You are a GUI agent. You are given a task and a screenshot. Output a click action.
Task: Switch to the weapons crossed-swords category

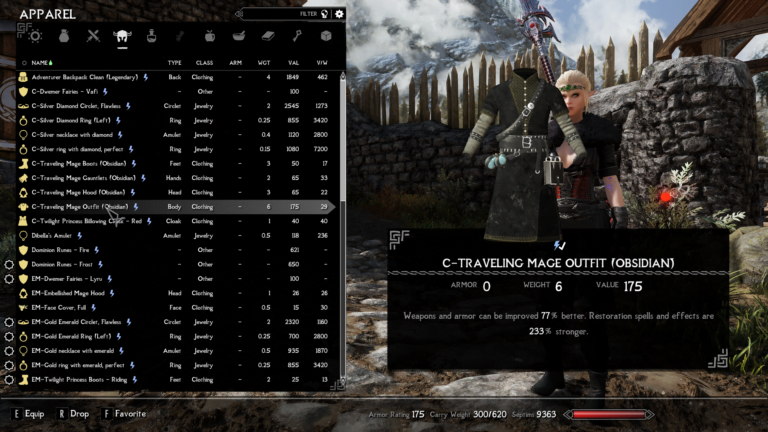[94, 36]
